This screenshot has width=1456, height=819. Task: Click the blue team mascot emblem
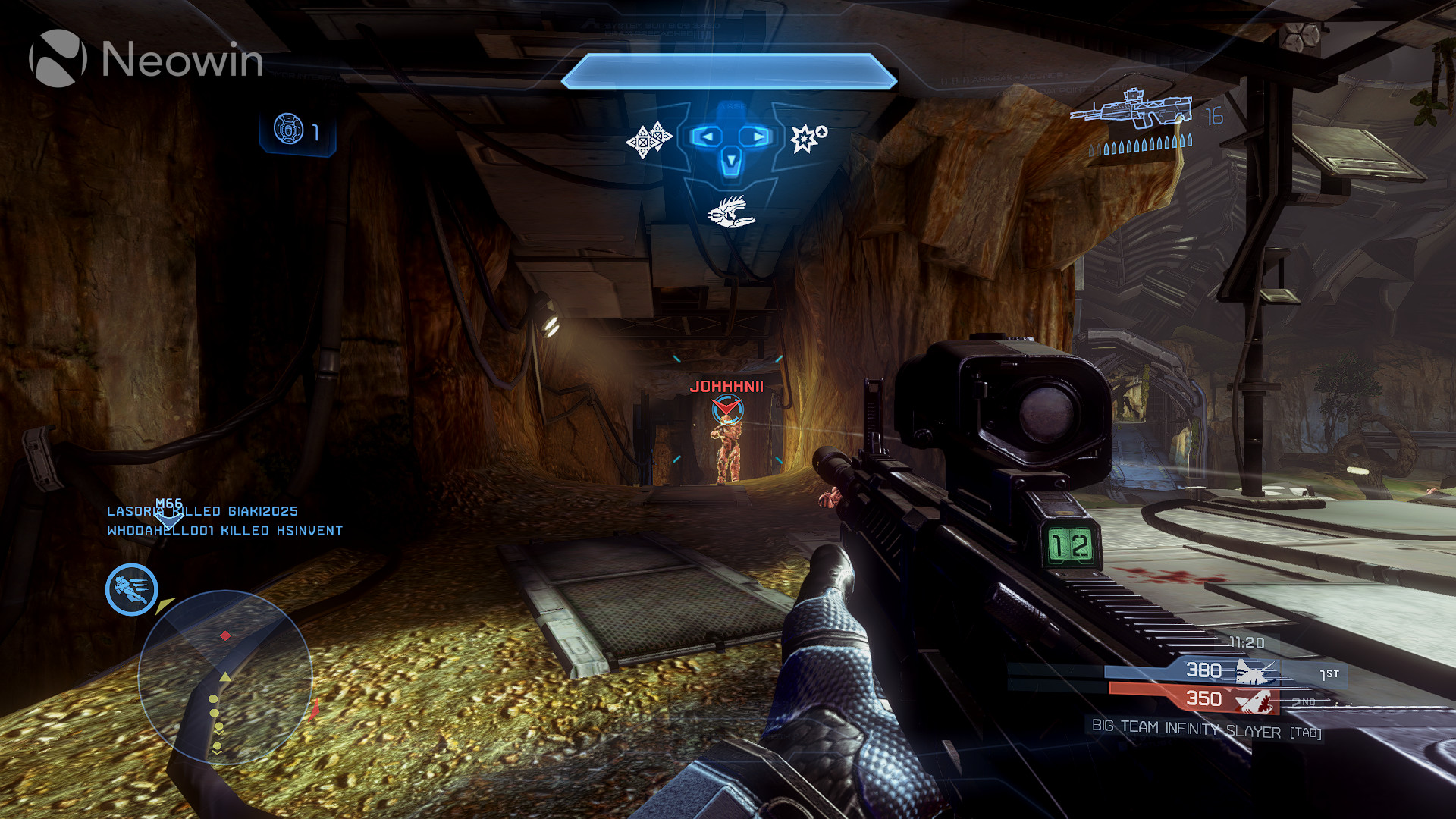(x=1255, y=670)
